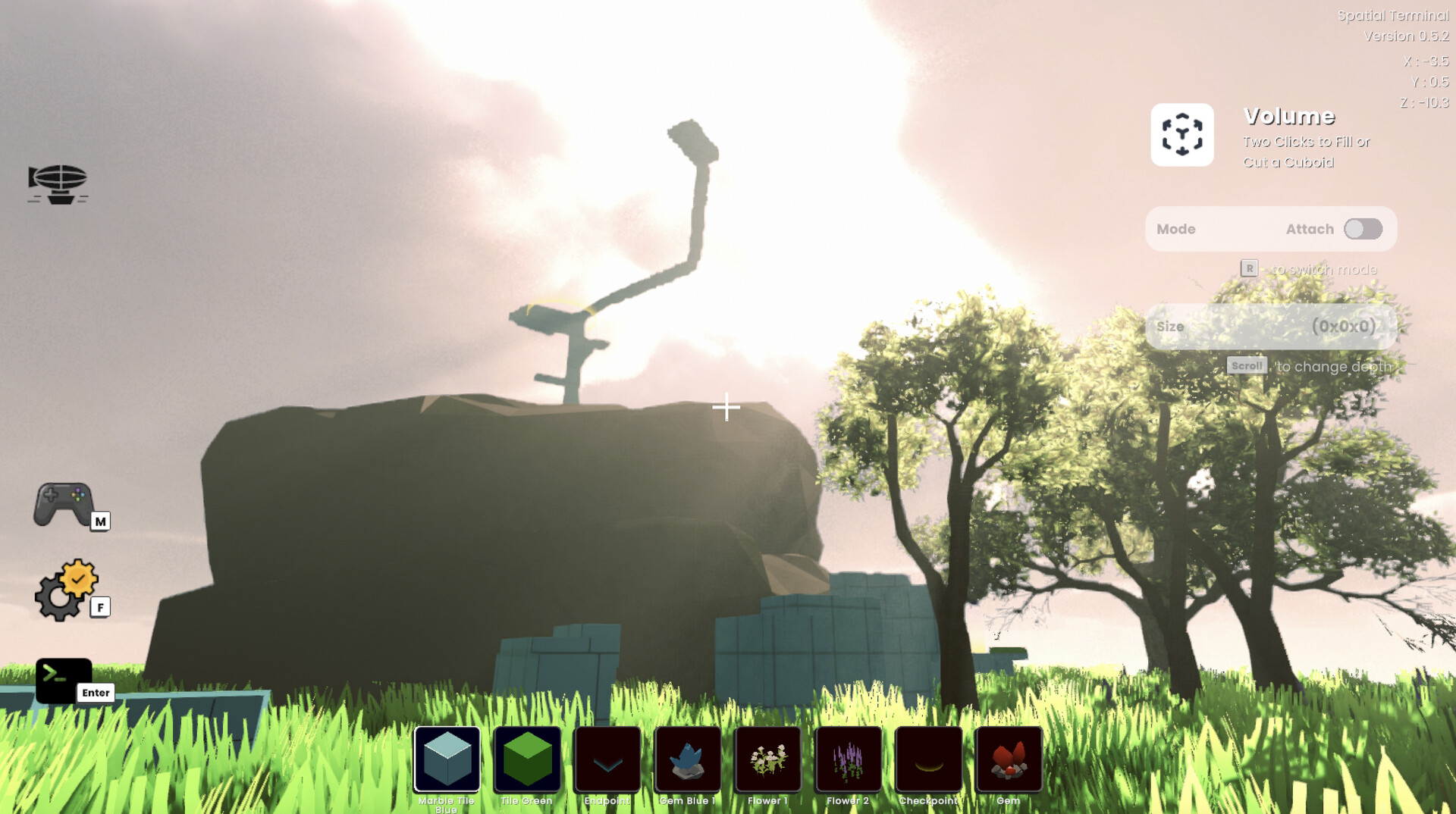The width and height of the screenshot is (1456, 814).
Task: Click the Attach toggle knob
Action: [1355, 228]
